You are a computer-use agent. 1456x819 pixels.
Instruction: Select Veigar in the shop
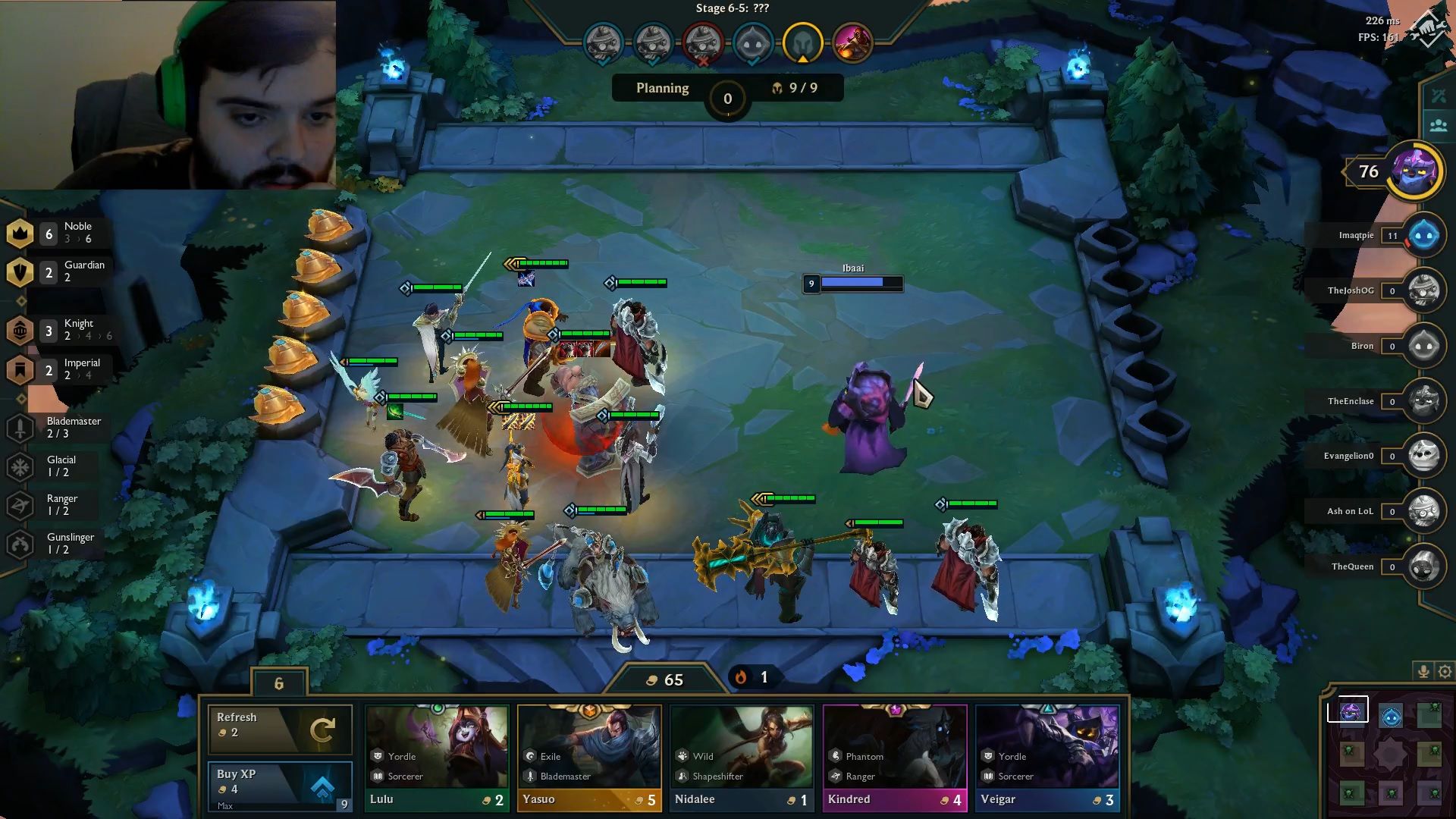(x=1047, y=751)
